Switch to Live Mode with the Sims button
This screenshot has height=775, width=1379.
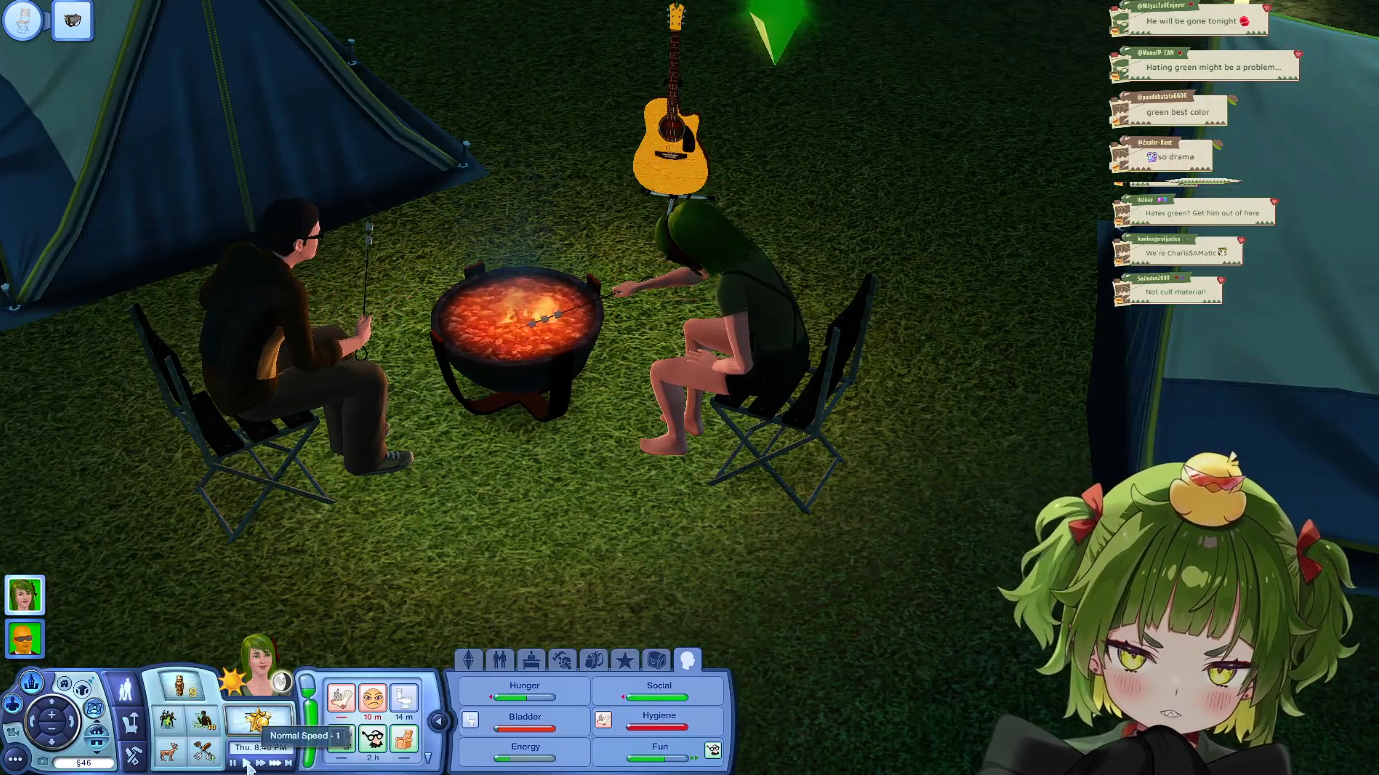[x=126, y=689]
